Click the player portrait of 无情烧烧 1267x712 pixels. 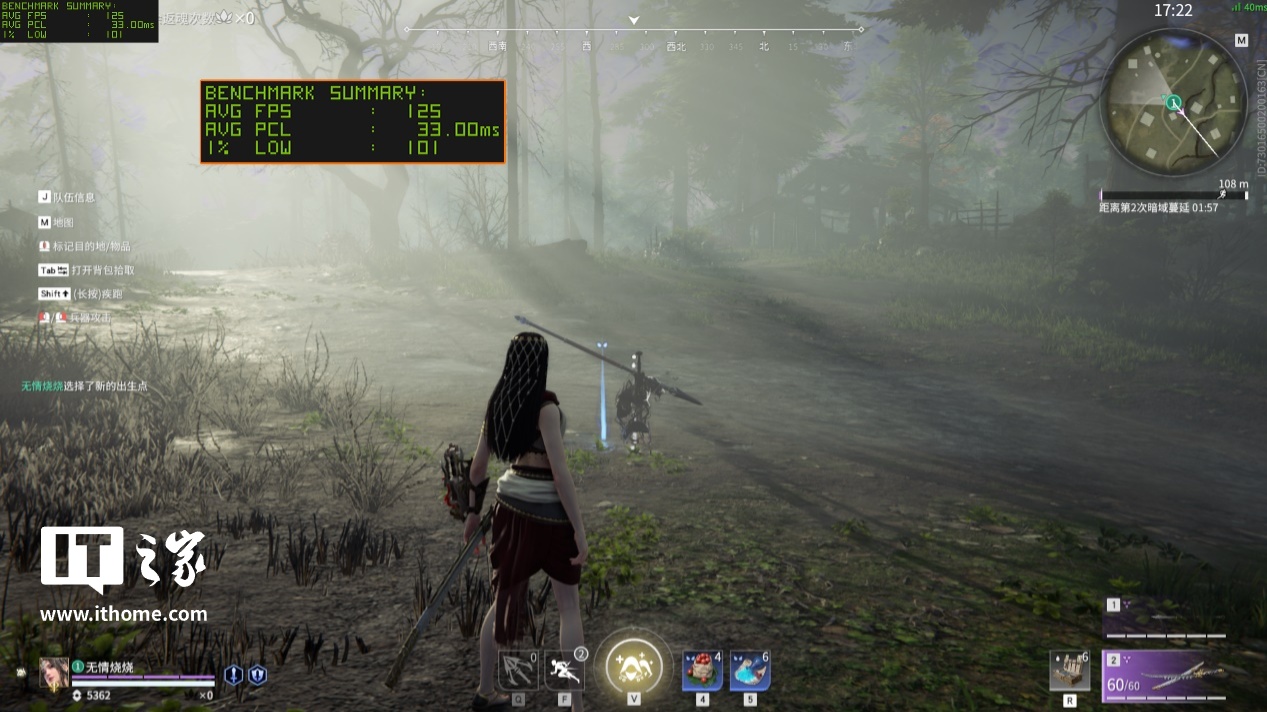pos(54,674)
